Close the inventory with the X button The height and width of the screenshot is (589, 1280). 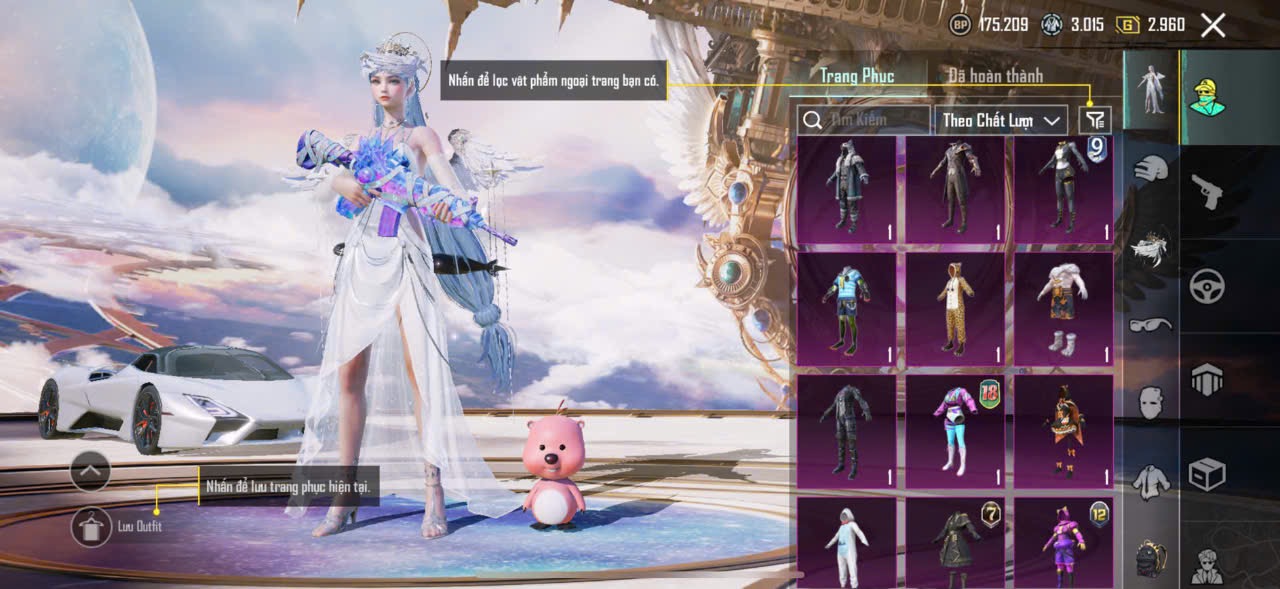pyautogui.click(x=1212, y=26)
